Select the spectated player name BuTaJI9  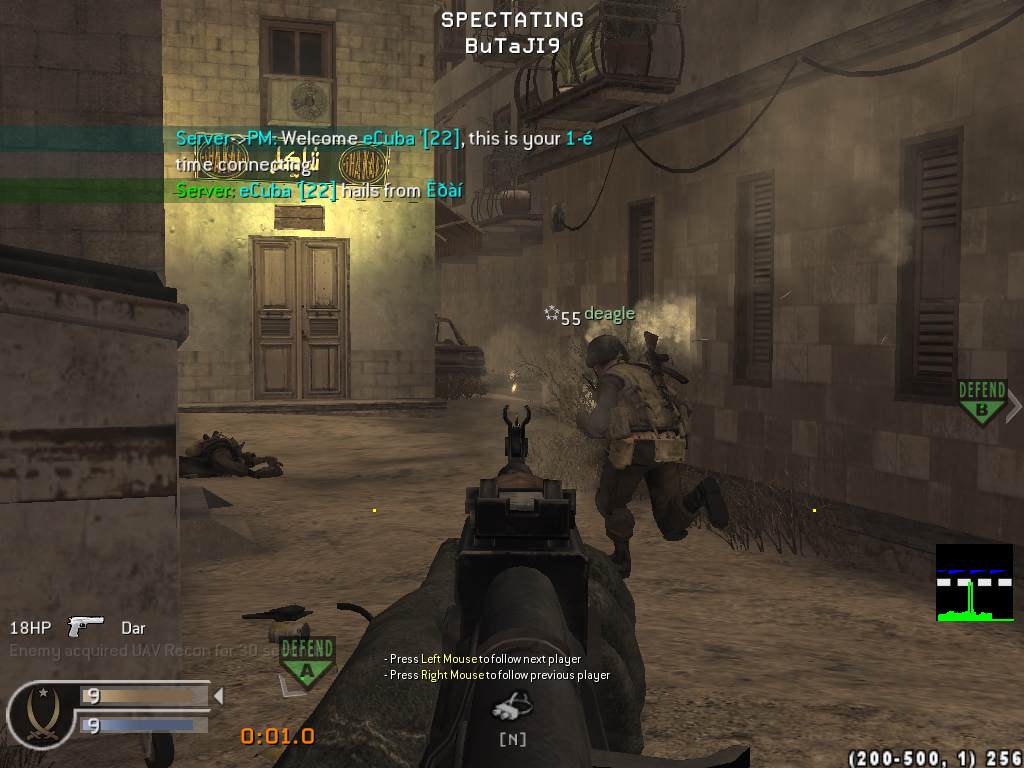pos(512,45)
